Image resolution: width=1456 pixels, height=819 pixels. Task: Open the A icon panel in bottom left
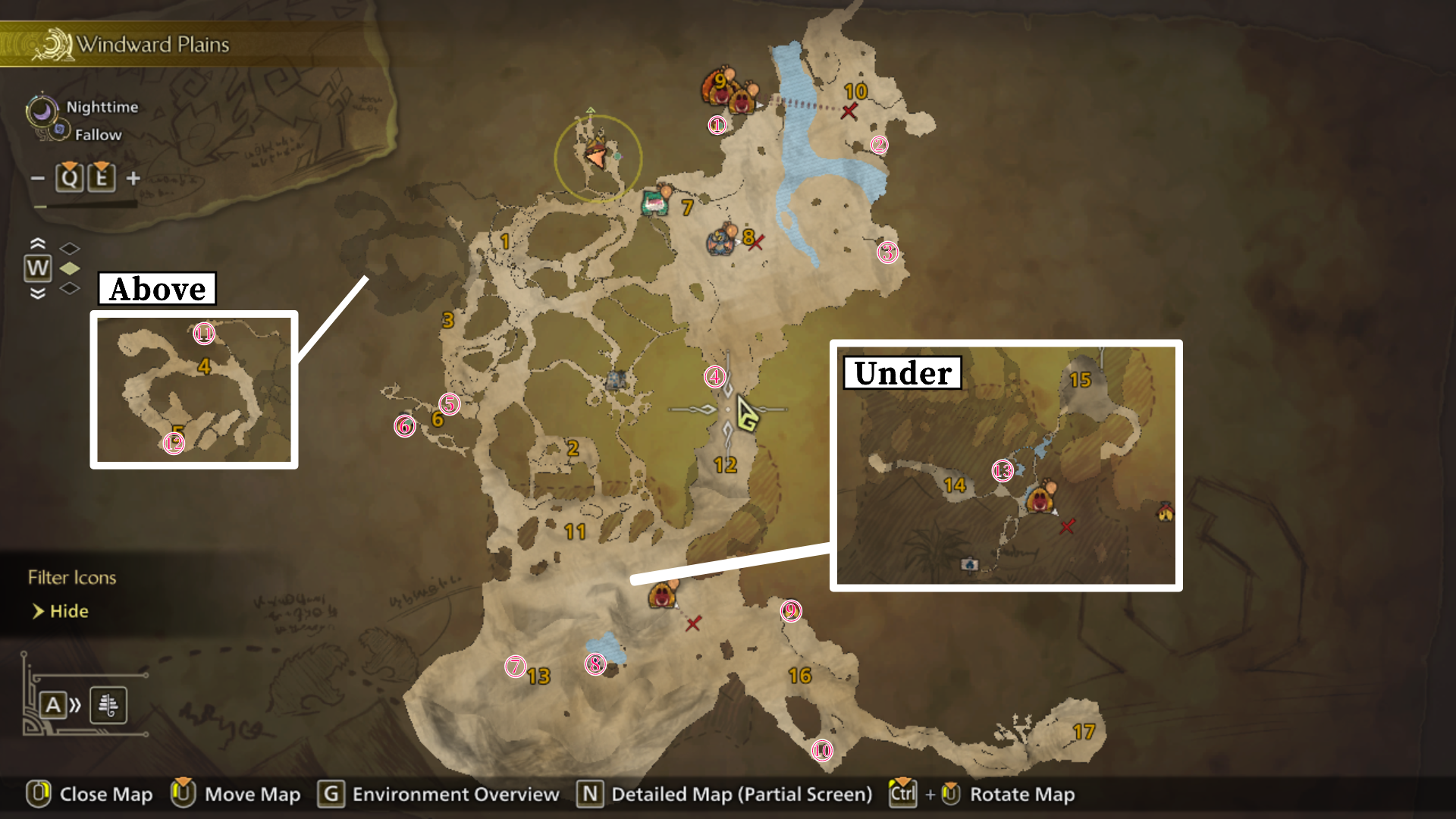coord(53,704)
